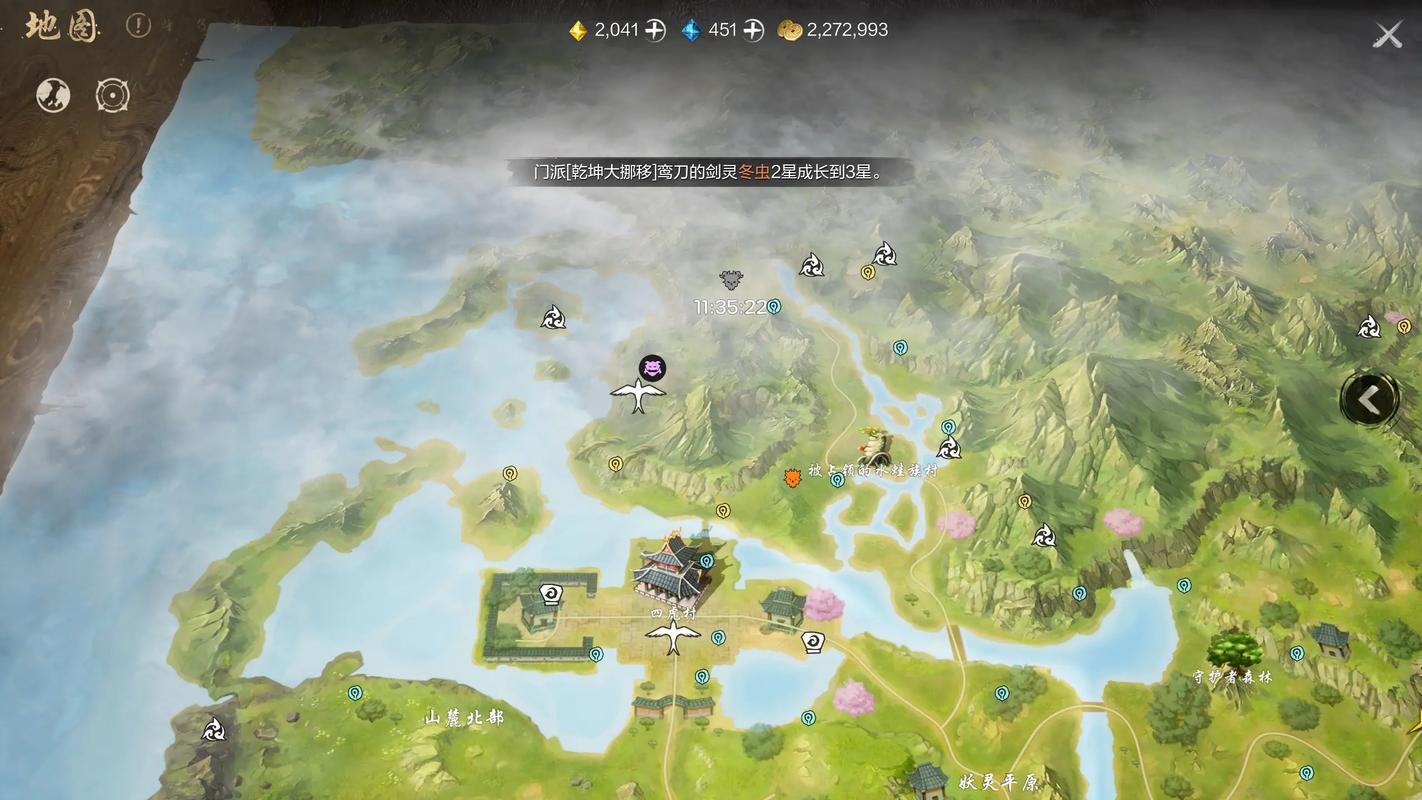1422x800 pixels.
Task: Expand the side panel with the arrow button
Action: point(1368,400)
